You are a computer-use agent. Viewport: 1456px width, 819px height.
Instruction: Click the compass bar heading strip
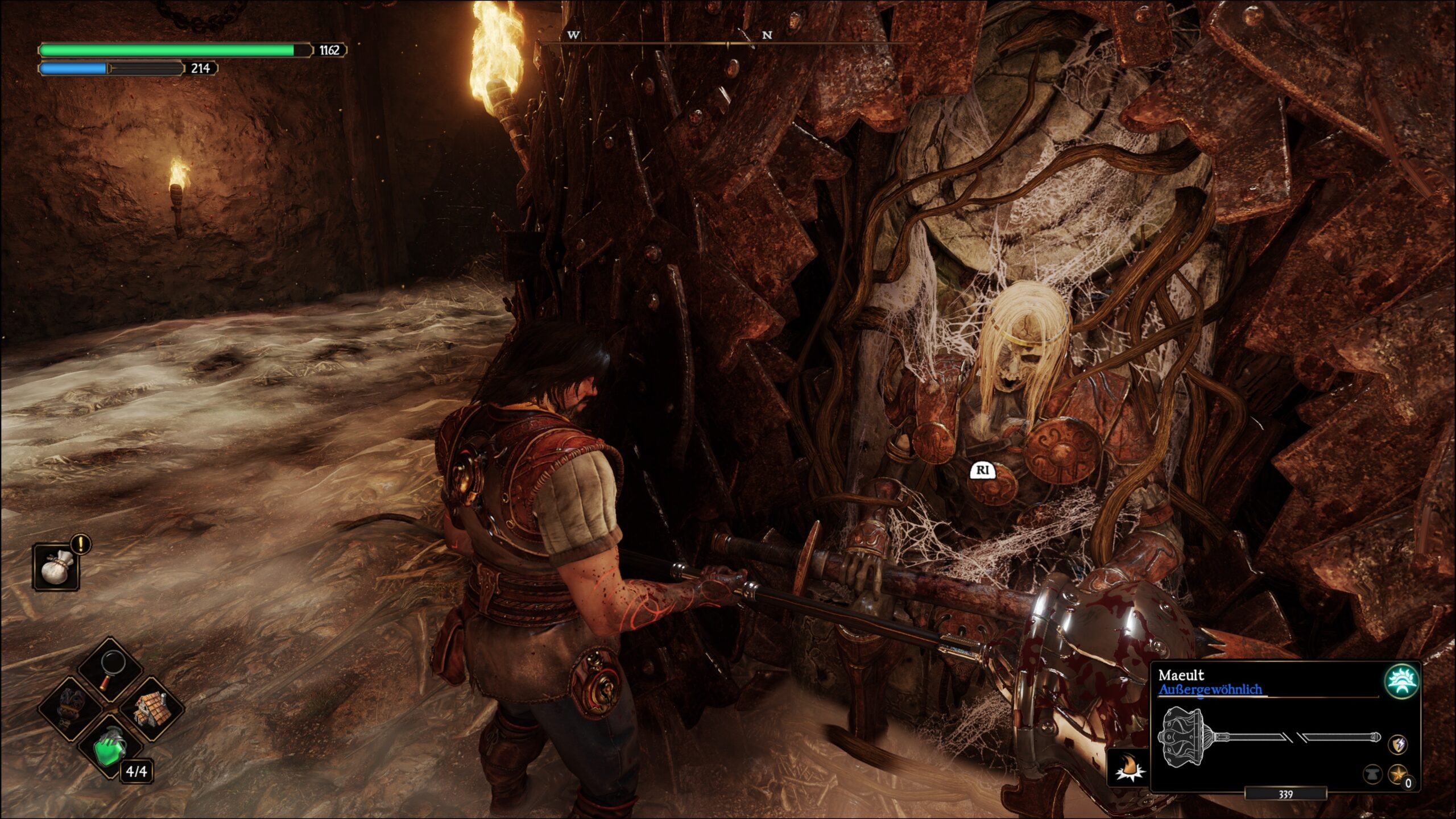click(728, 40)
